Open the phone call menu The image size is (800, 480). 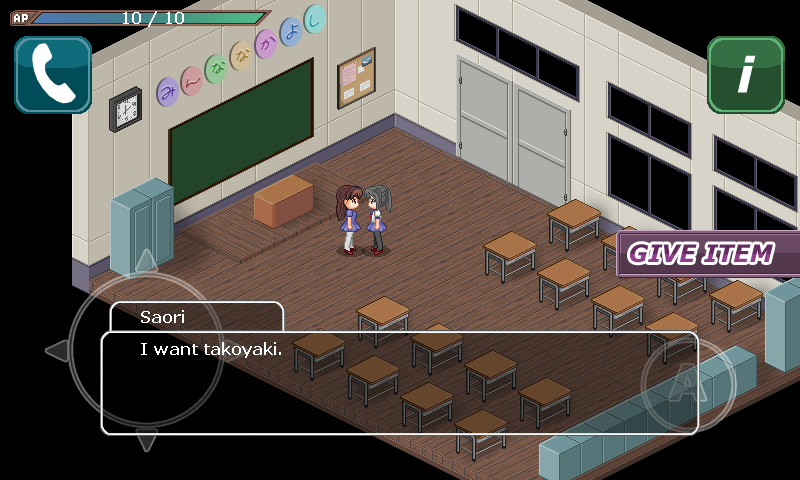tap(53, 75)
